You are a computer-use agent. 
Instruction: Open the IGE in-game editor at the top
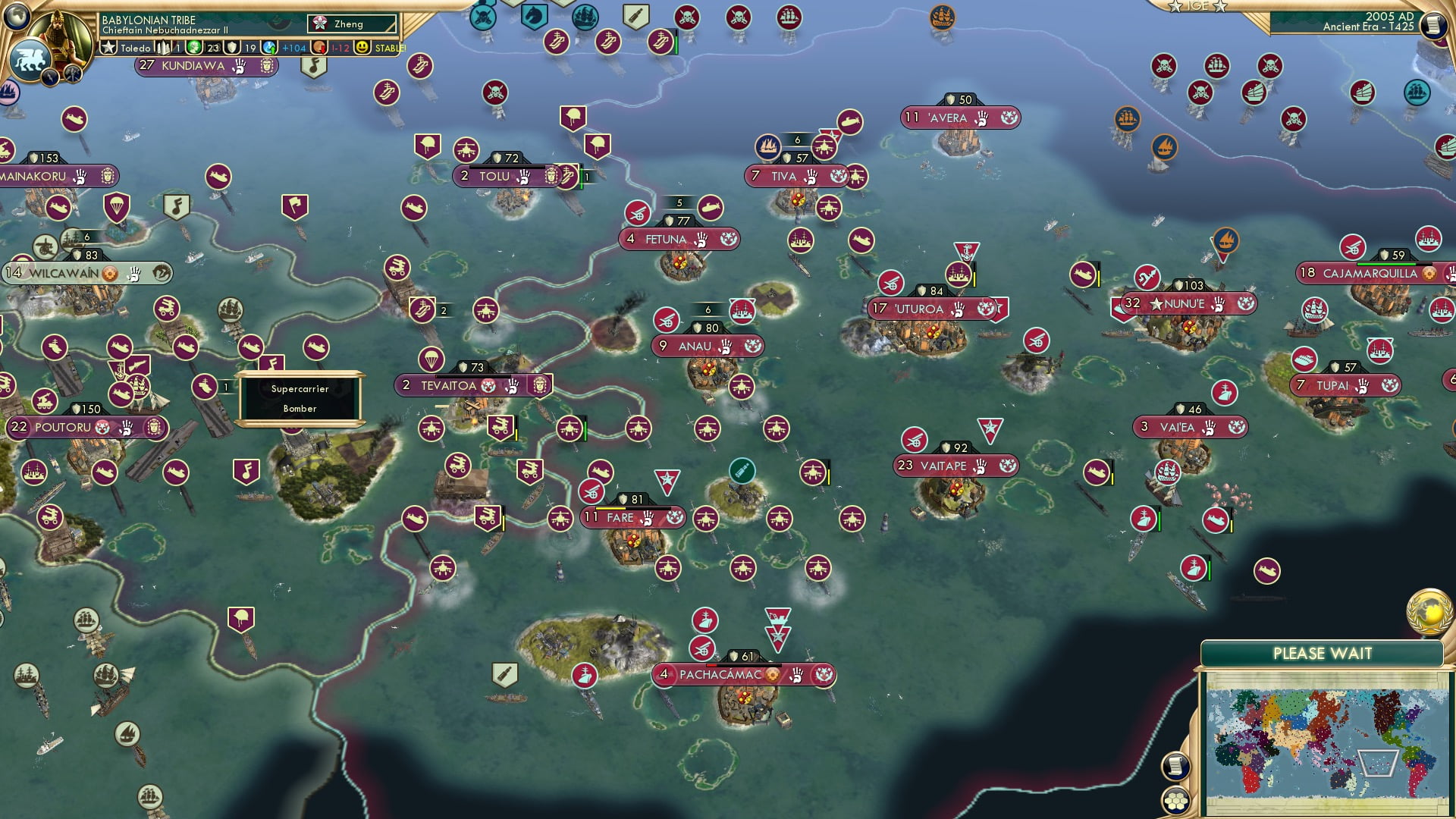tap(1198, 6)
